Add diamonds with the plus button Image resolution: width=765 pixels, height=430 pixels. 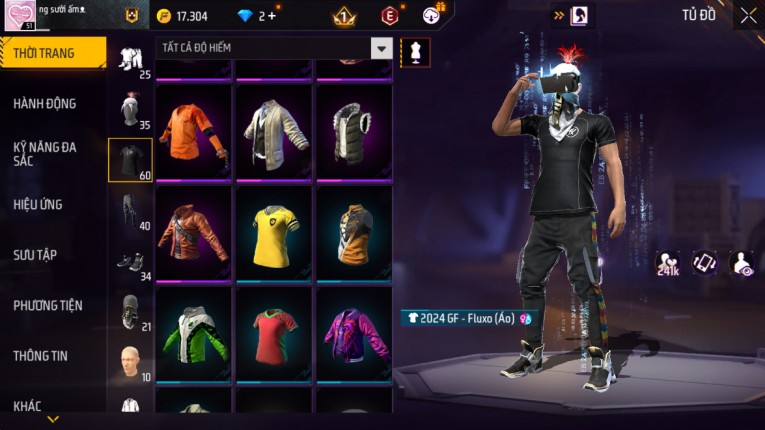271,16
